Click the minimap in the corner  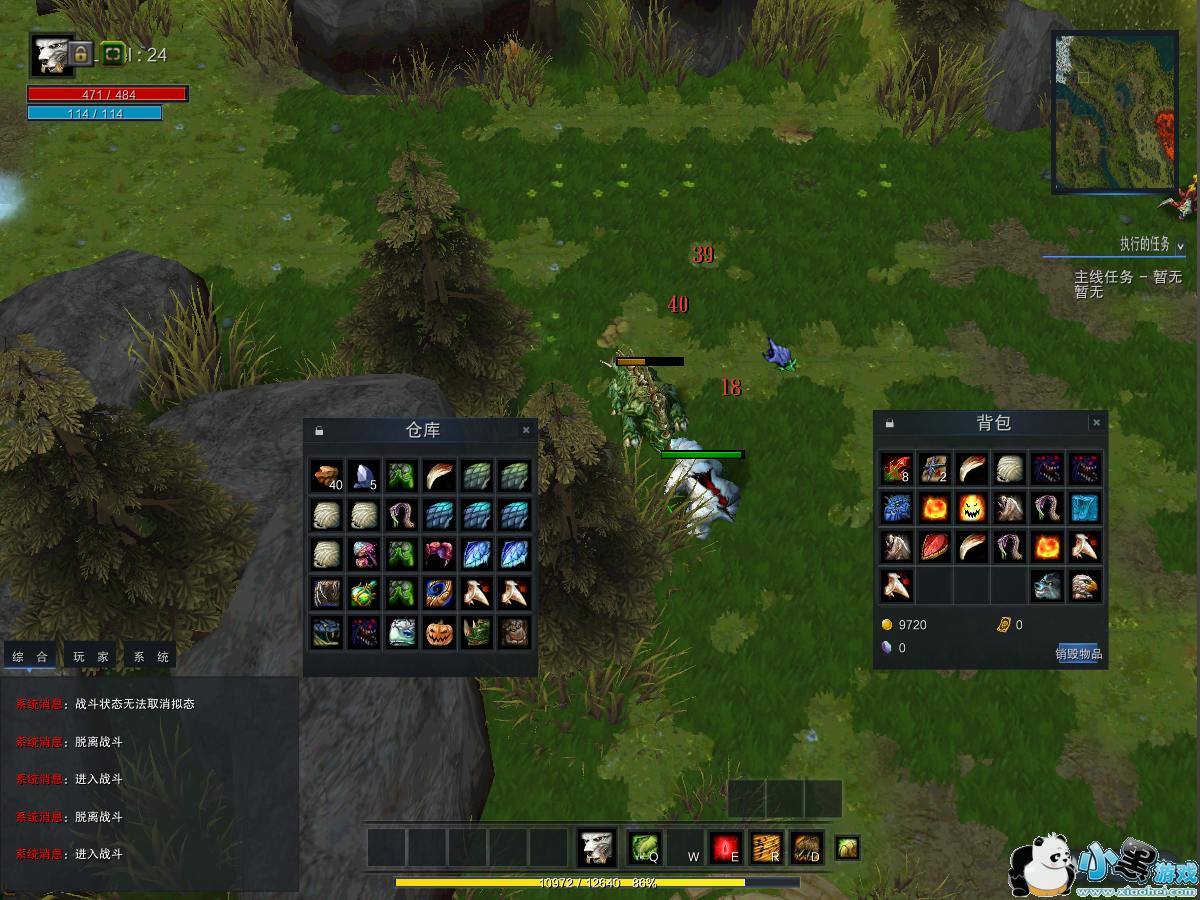pyautogui.click(x=1114, y=112)
